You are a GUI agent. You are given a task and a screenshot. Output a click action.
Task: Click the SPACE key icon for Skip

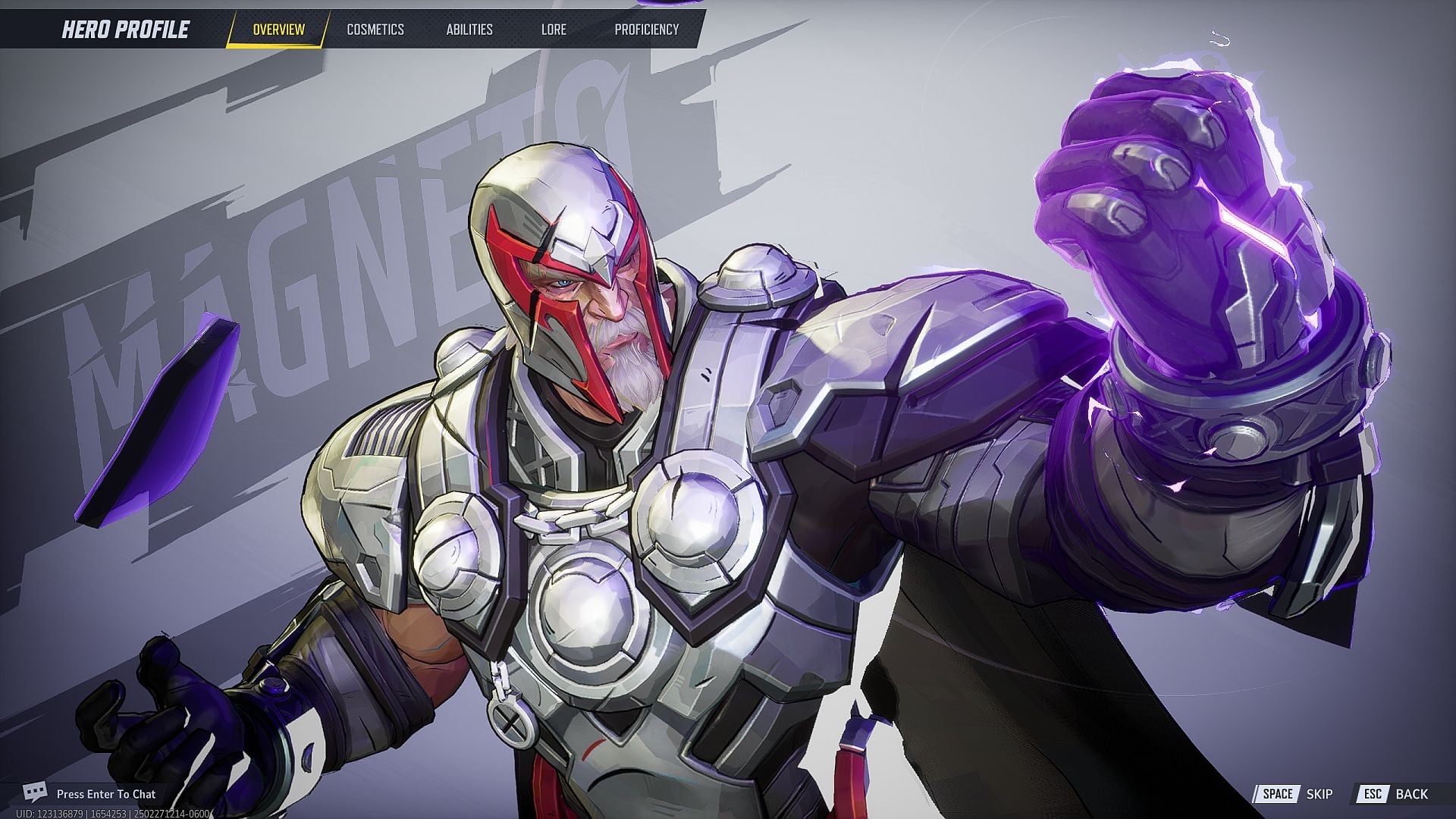(x=1280, y=794)
